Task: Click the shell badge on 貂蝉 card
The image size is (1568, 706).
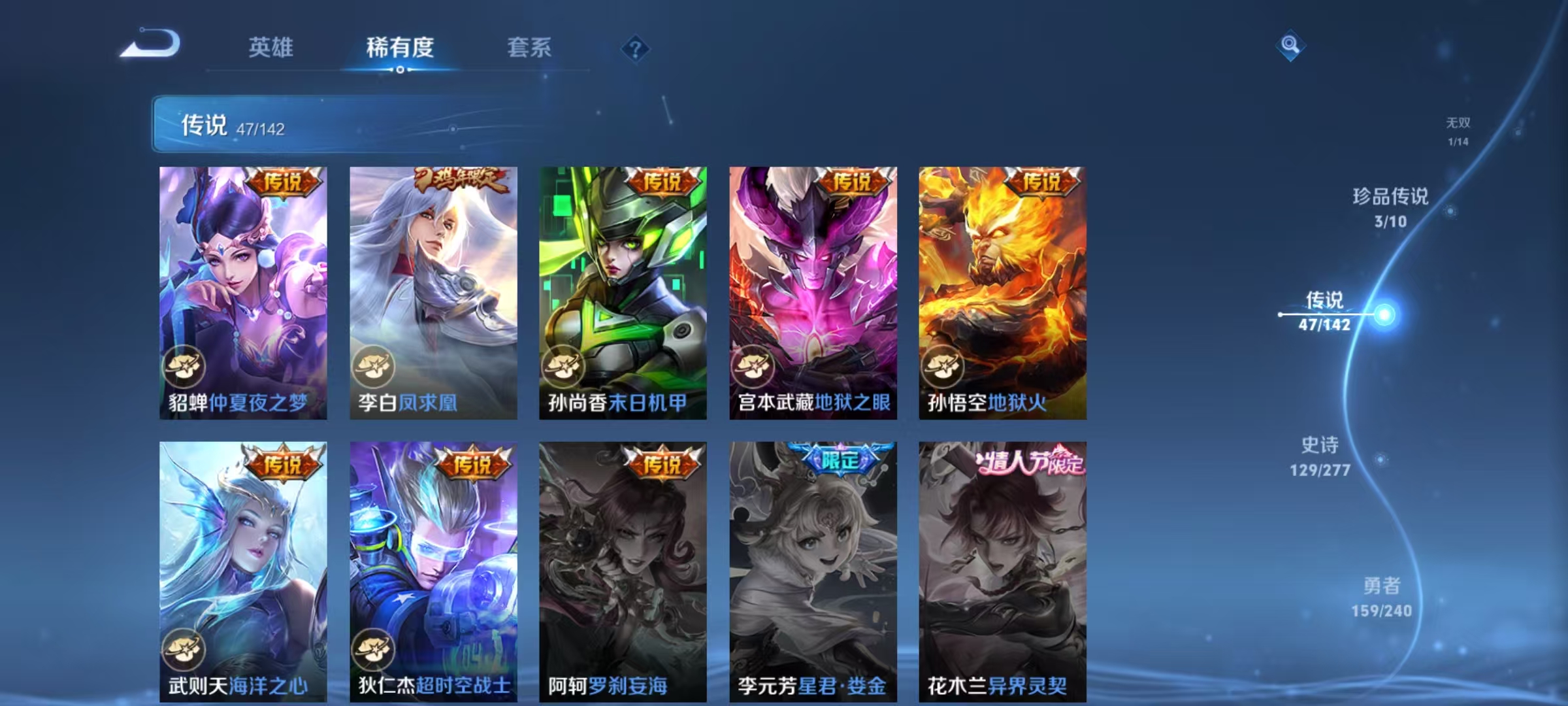Action: 184,367
